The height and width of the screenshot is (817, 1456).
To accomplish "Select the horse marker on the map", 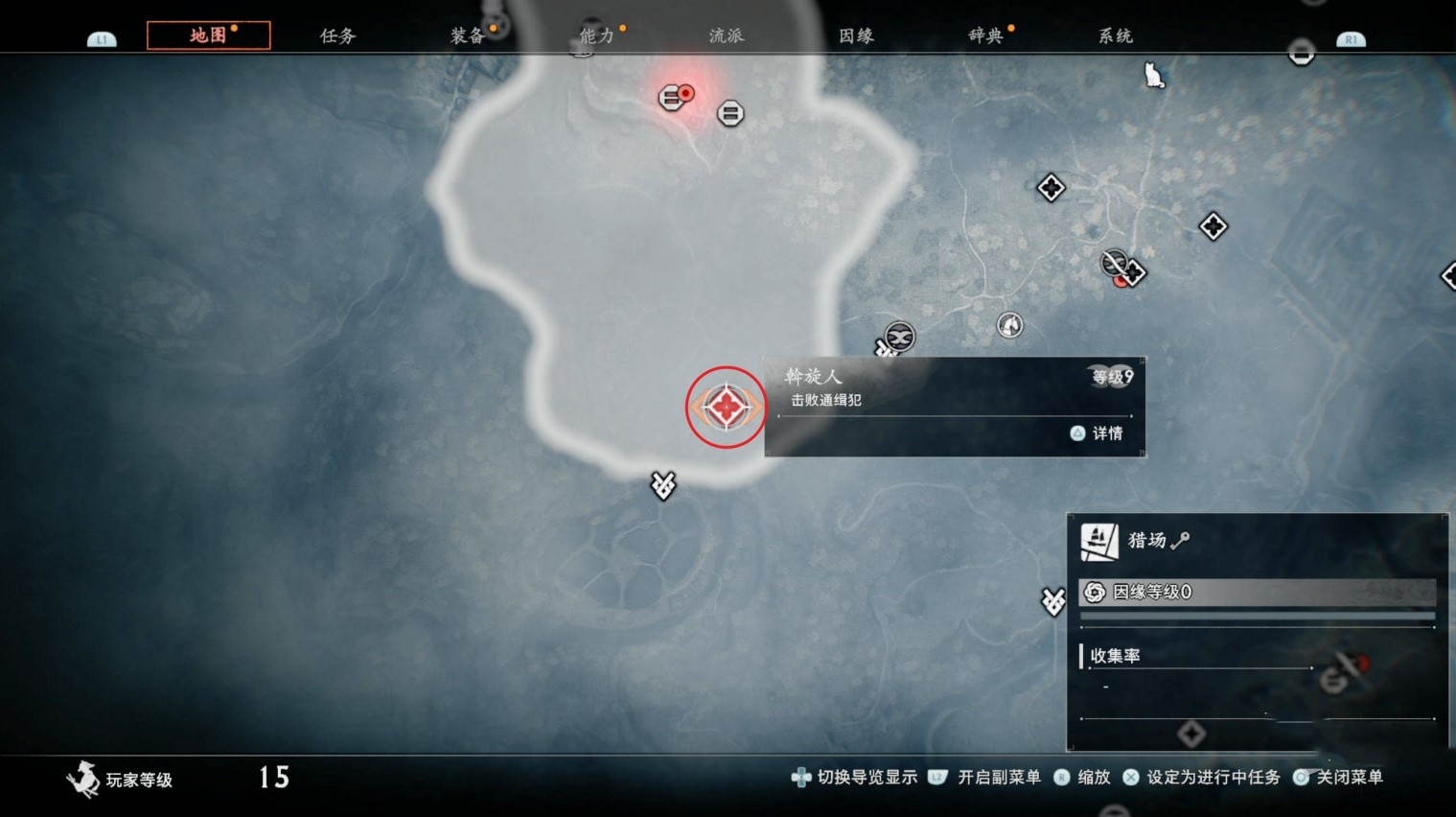I will pos(1009,325).
